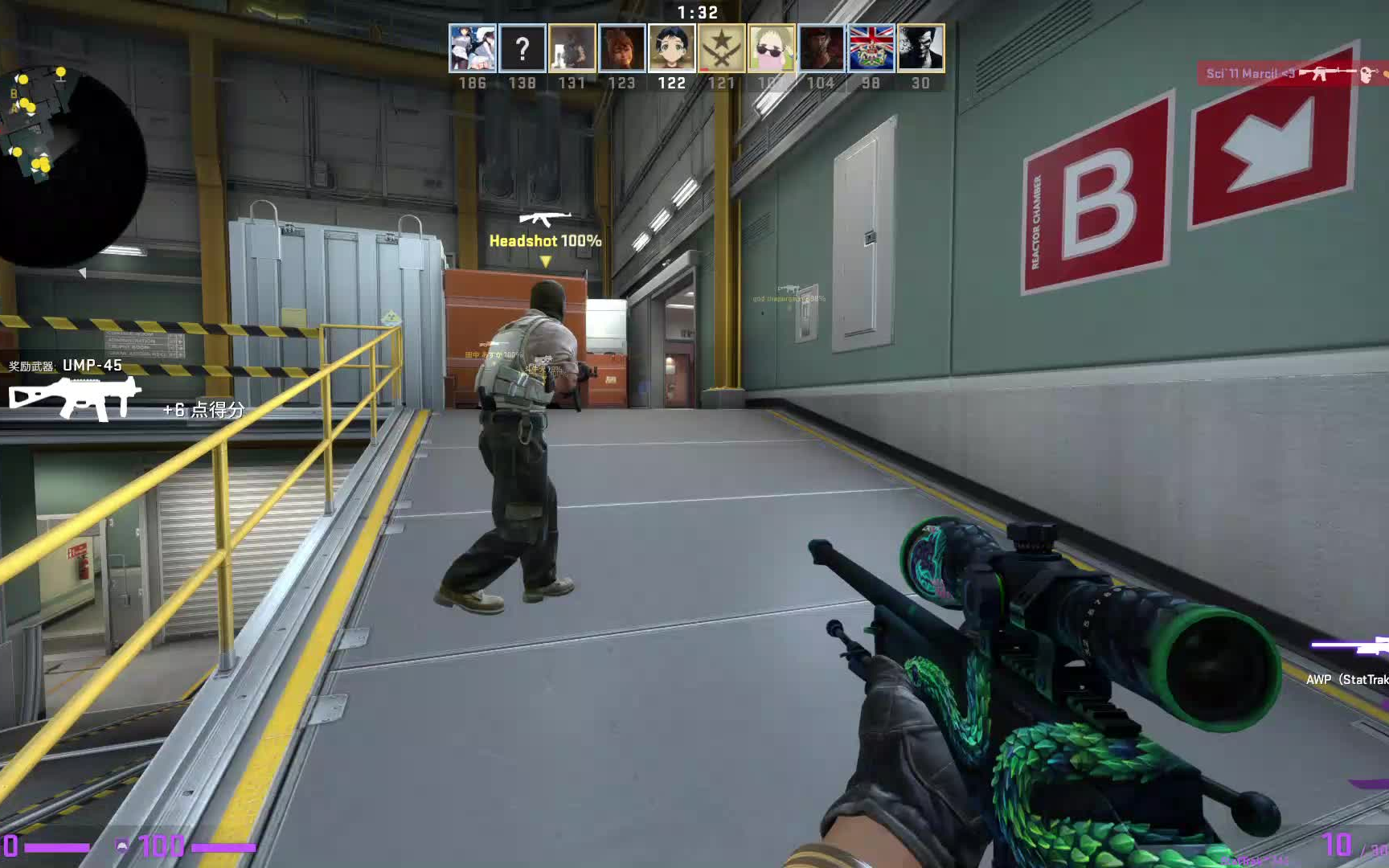Click the Union Jack player avatar
Screen dimensions: 1389x868
click(x=871, y=50)
